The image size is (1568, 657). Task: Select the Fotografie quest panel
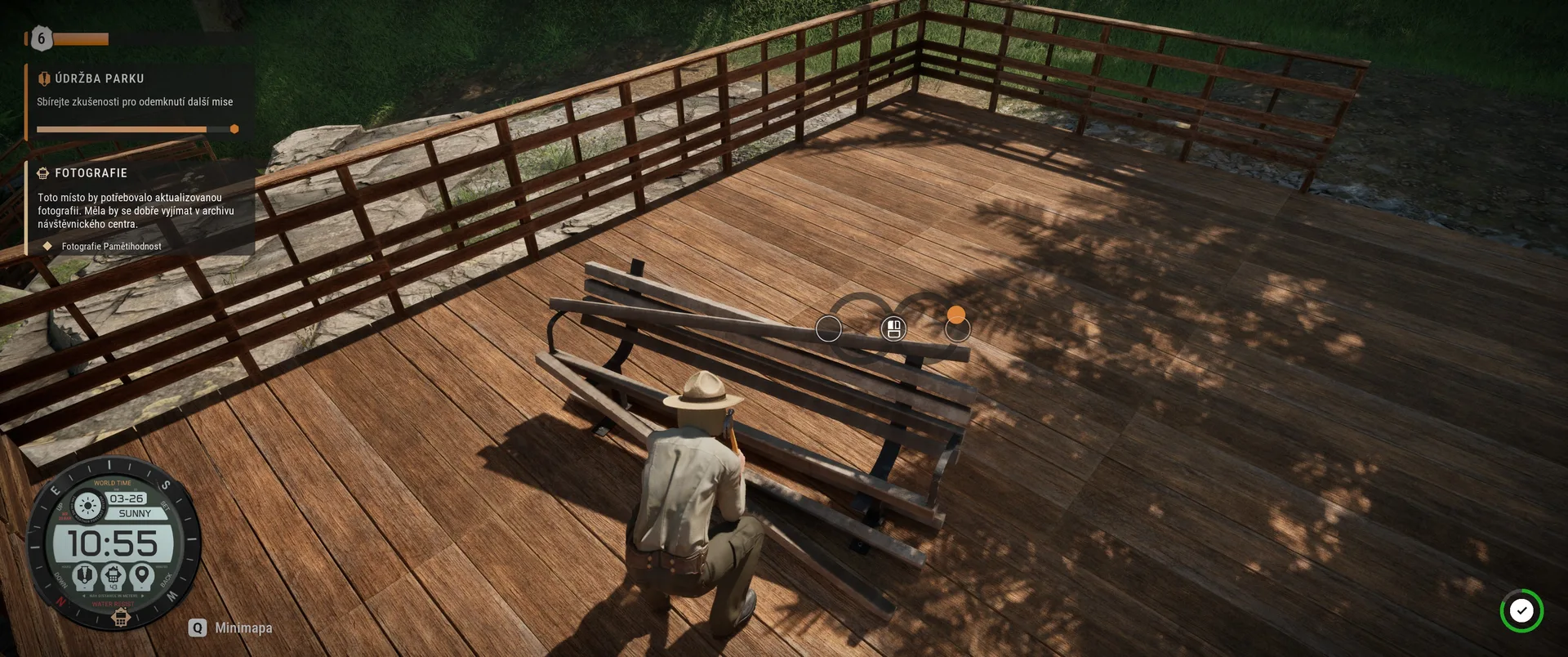[x=91, y=173]
